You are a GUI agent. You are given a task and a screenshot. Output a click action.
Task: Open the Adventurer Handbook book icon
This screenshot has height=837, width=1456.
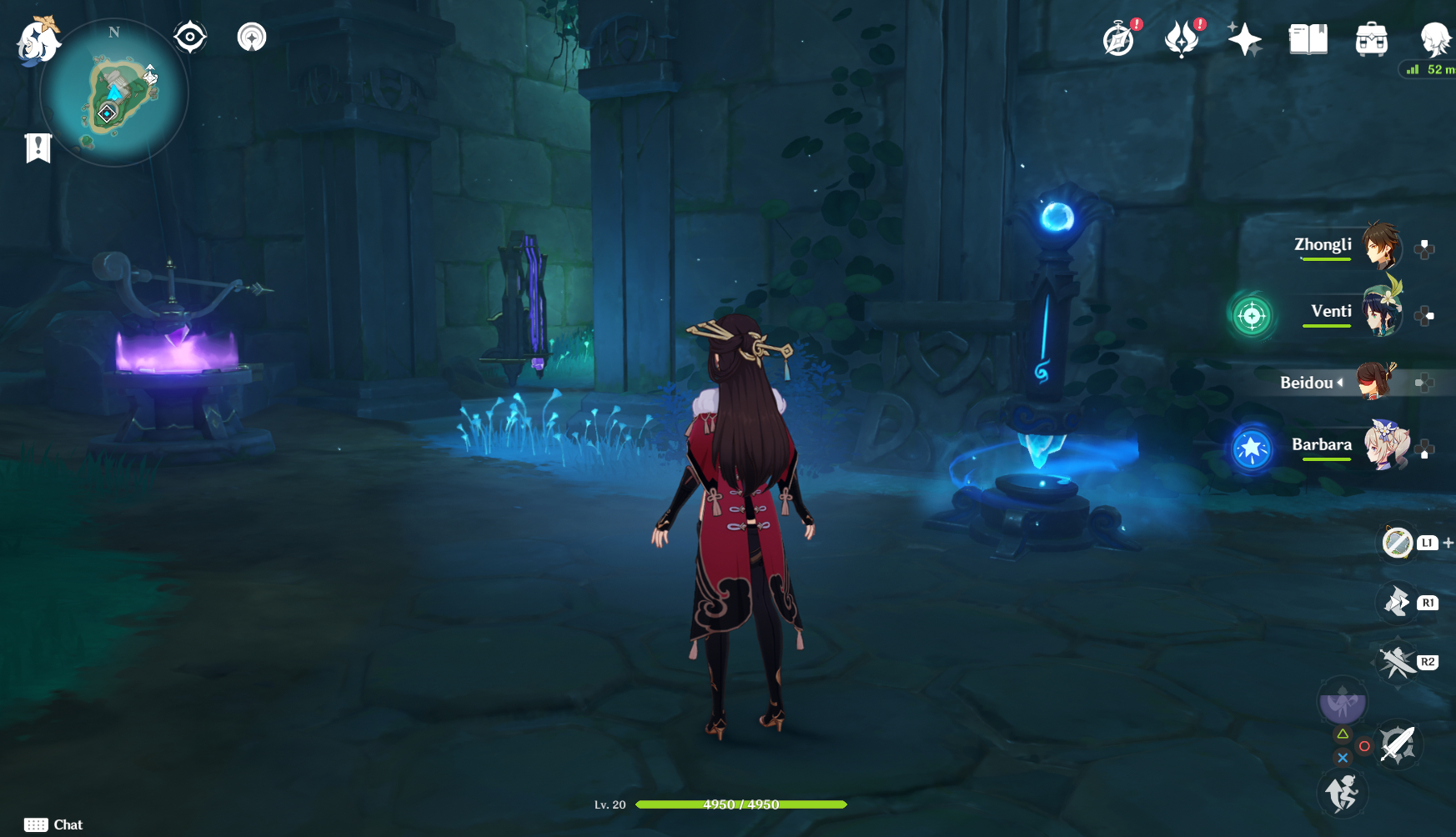pyautogui.click(x=1307, y=38)
